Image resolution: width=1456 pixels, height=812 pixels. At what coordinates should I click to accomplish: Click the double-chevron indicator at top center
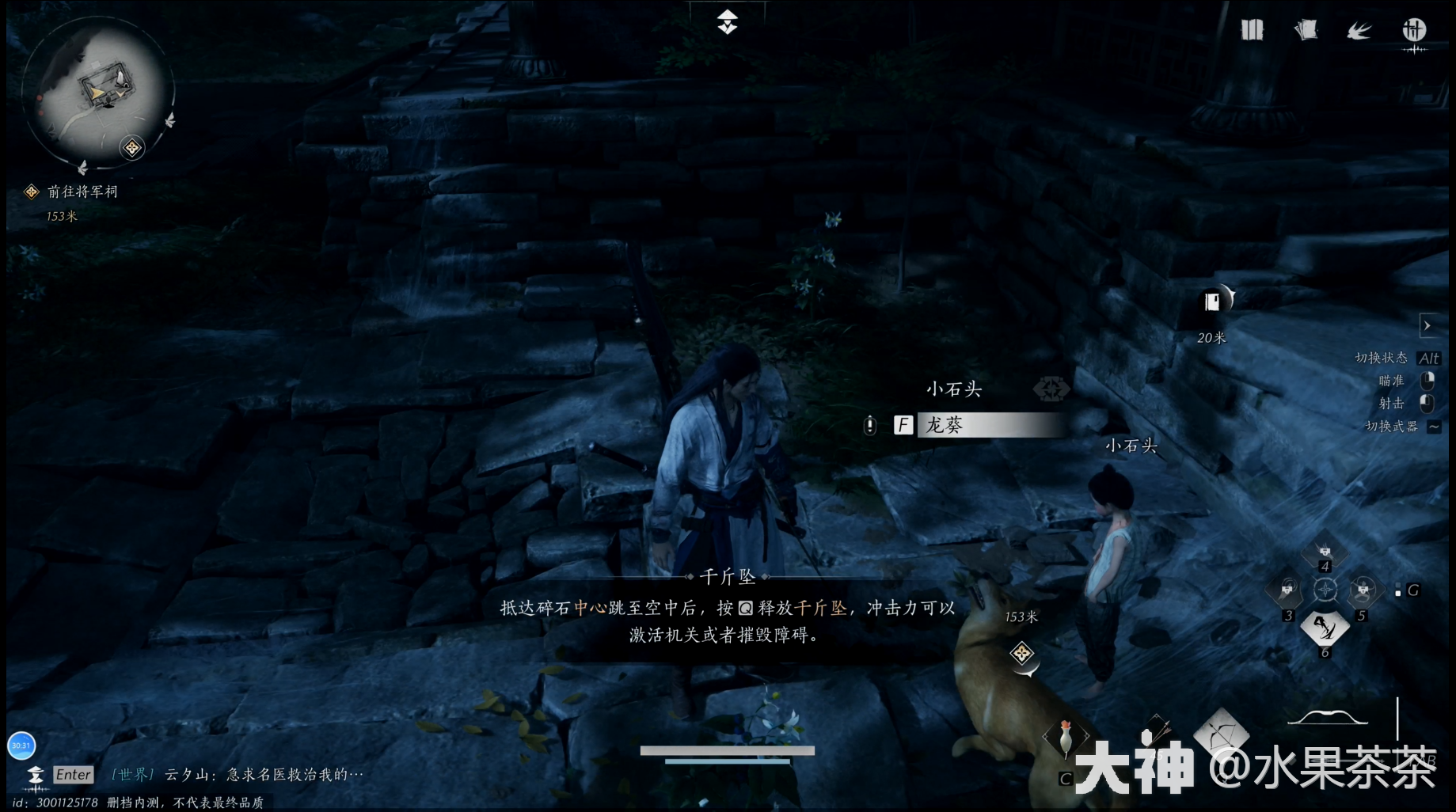pos(728,21)
